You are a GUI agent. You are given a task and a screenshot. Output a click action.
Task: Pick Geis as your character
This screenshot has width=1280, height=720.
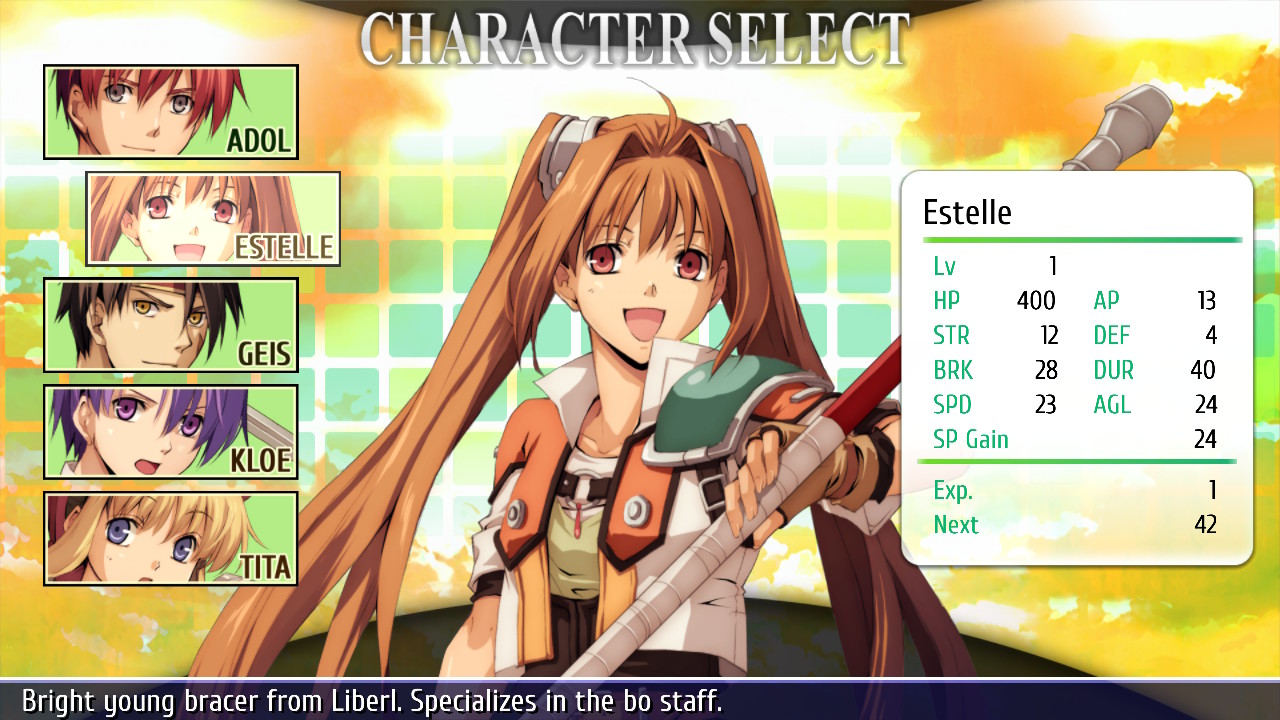pos(170,325)
